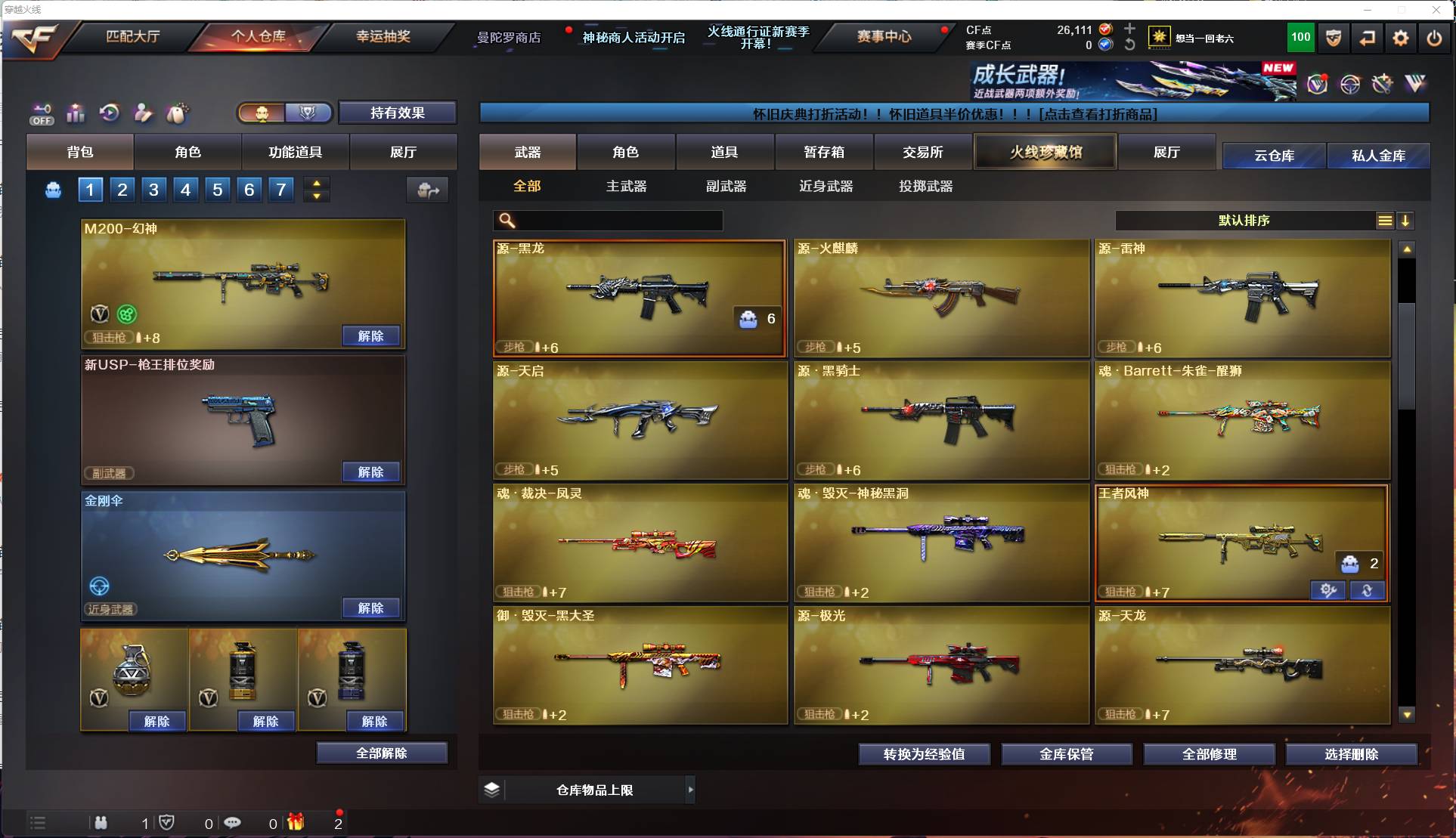This screenshot has width=1456, height=838.
Task: Select the character editing icon in the left toolbar
Action: 143,113
